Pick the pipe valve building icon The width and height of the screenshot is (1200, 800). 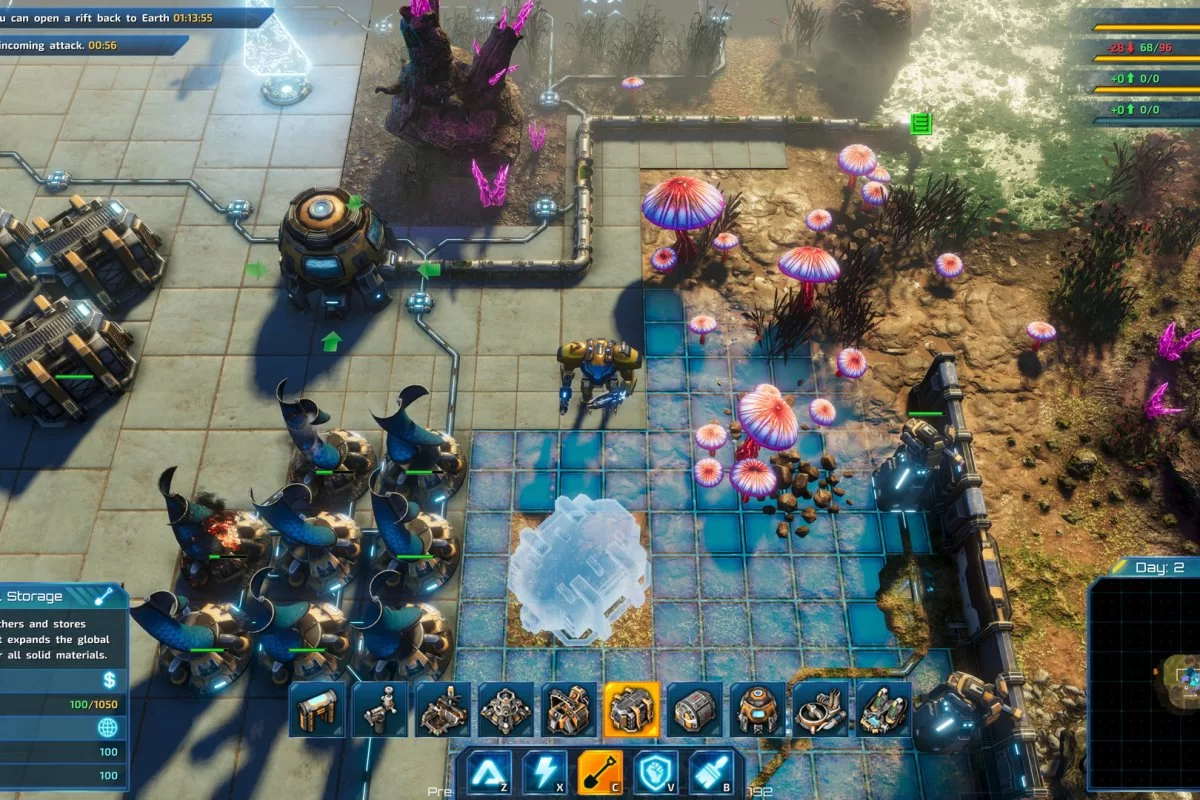380,709
